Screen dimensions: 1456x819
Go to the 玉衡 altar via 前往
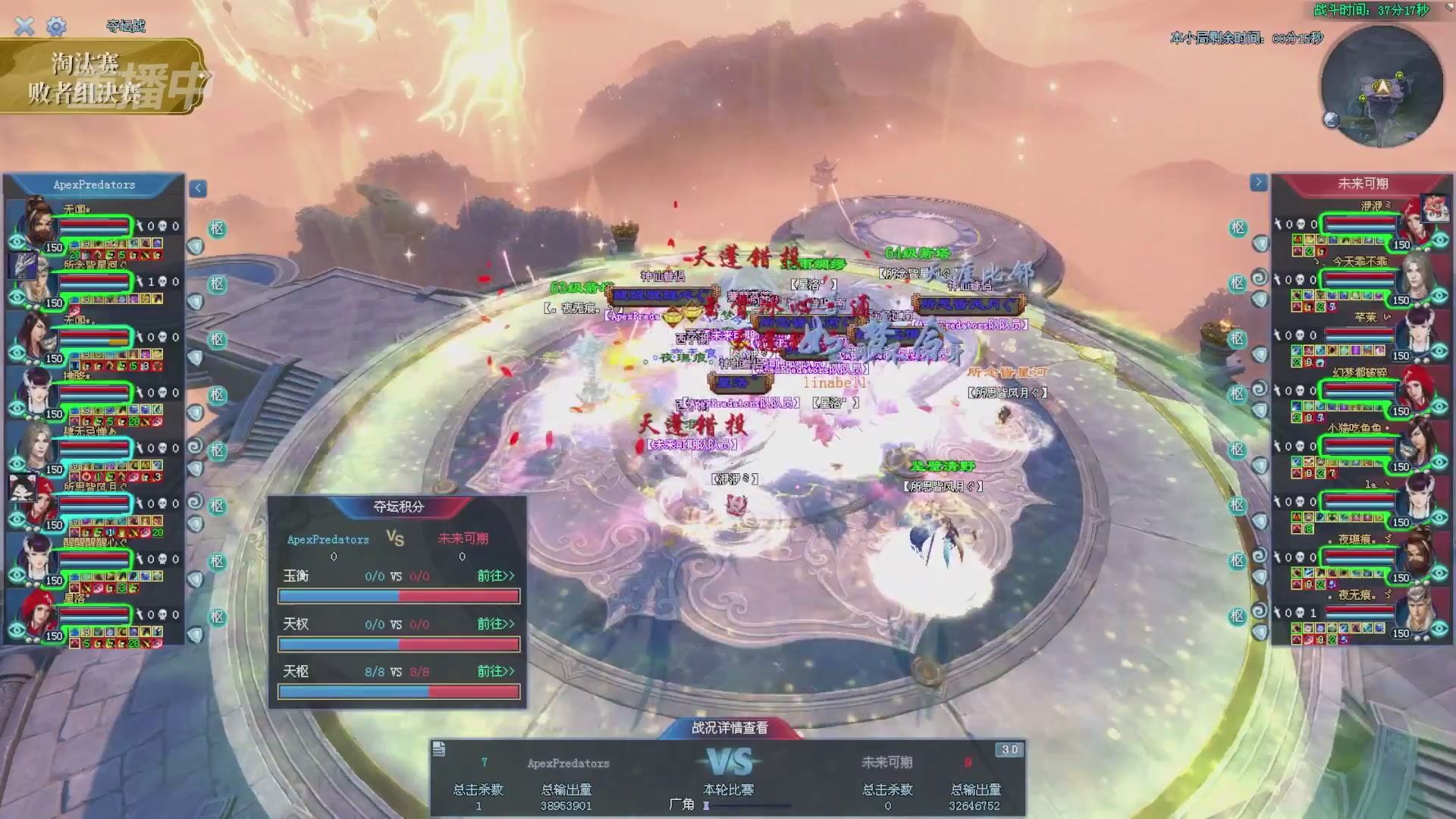click(495, 576)
